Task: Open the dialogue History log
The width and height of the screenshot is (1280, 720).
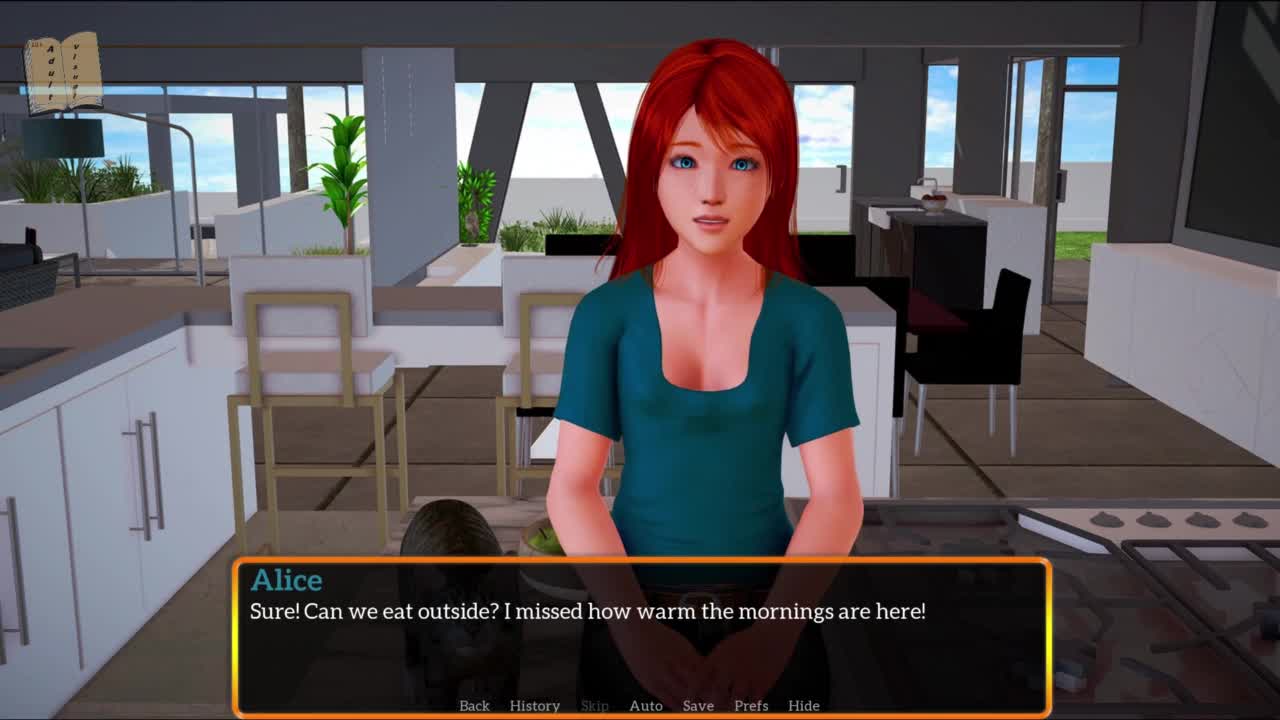Action: tap(534, 705)
